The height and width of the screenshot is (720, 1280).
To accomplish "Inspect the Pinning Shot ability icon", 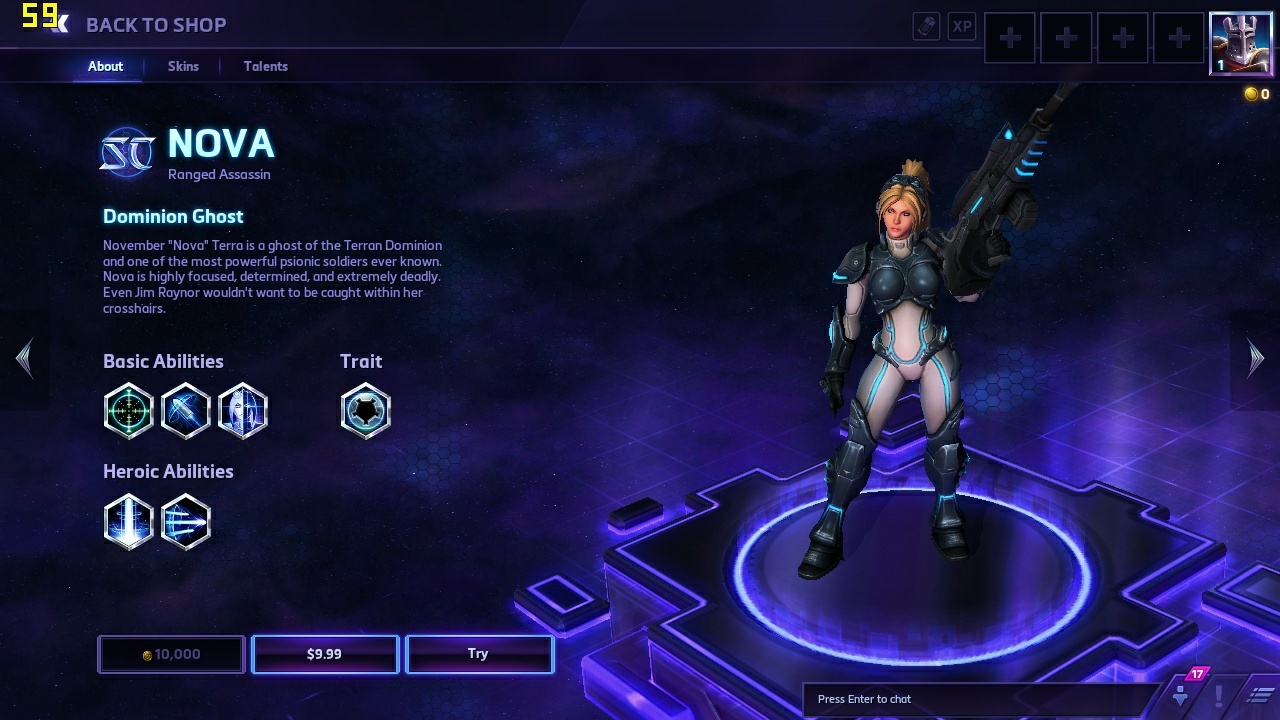I will [x=186, y=411].
